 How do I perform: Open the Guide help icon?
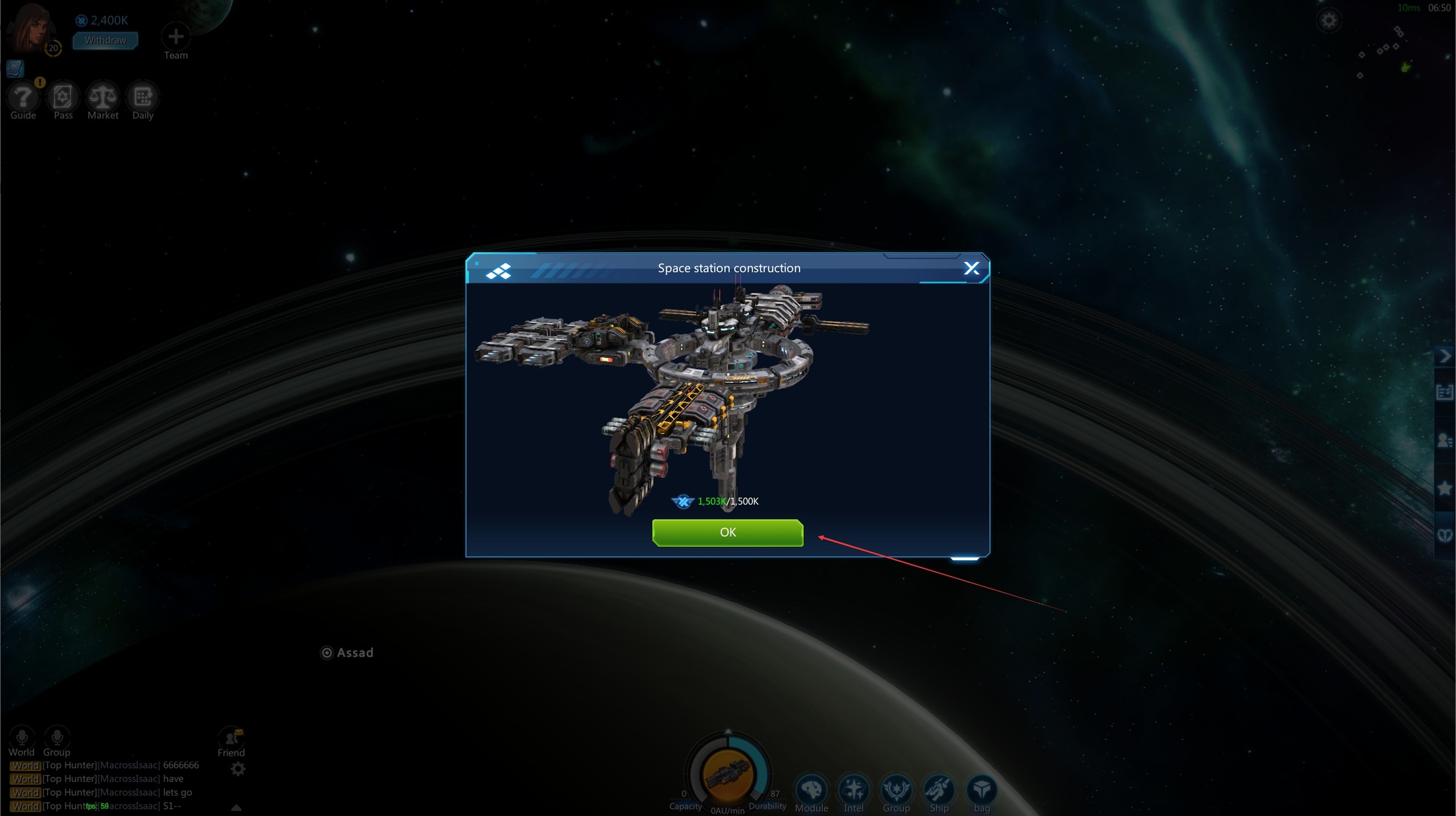(x=23, y=97)
